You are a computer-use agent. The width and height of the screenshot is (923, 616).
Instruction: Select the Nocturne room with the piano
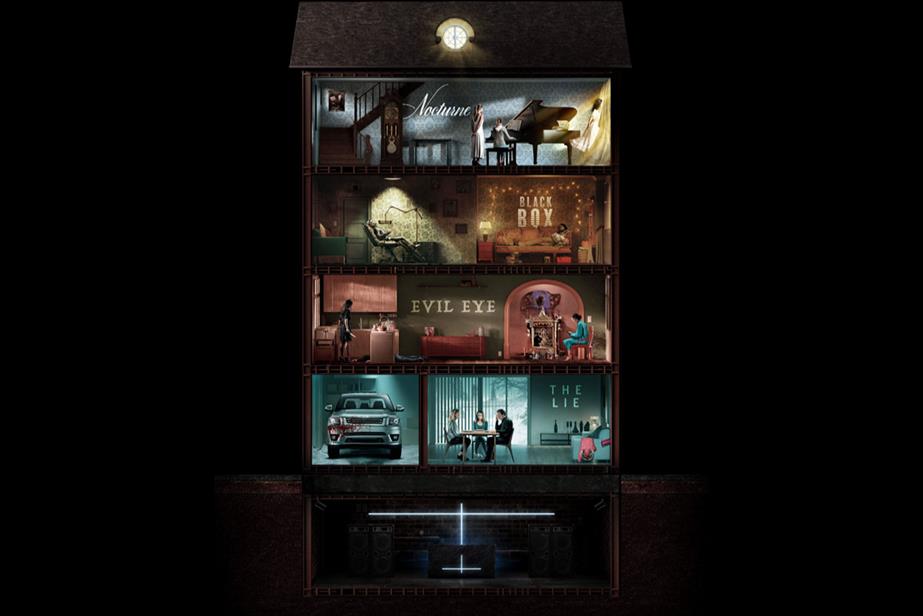click(x=461, y=122)
